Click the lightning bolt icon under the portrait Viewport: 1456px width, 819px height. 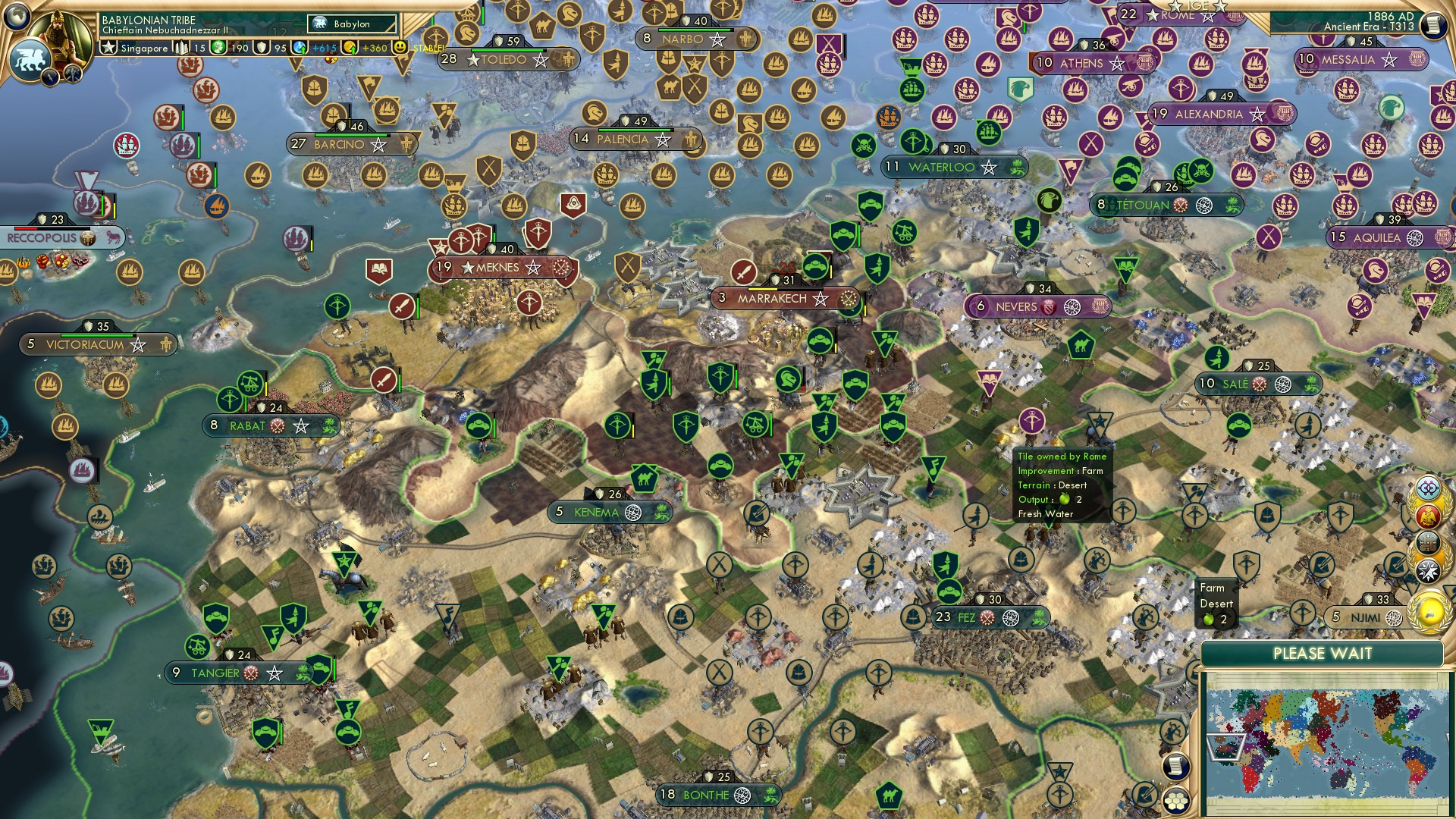50,77
